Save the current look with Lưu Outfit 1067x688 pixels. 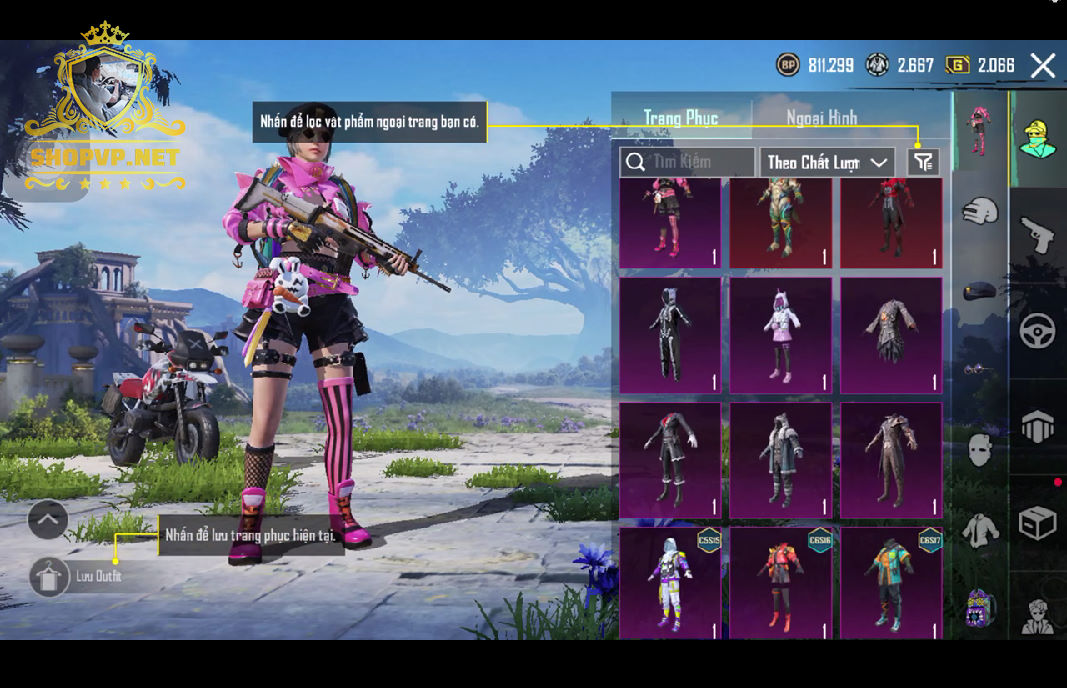50,576
